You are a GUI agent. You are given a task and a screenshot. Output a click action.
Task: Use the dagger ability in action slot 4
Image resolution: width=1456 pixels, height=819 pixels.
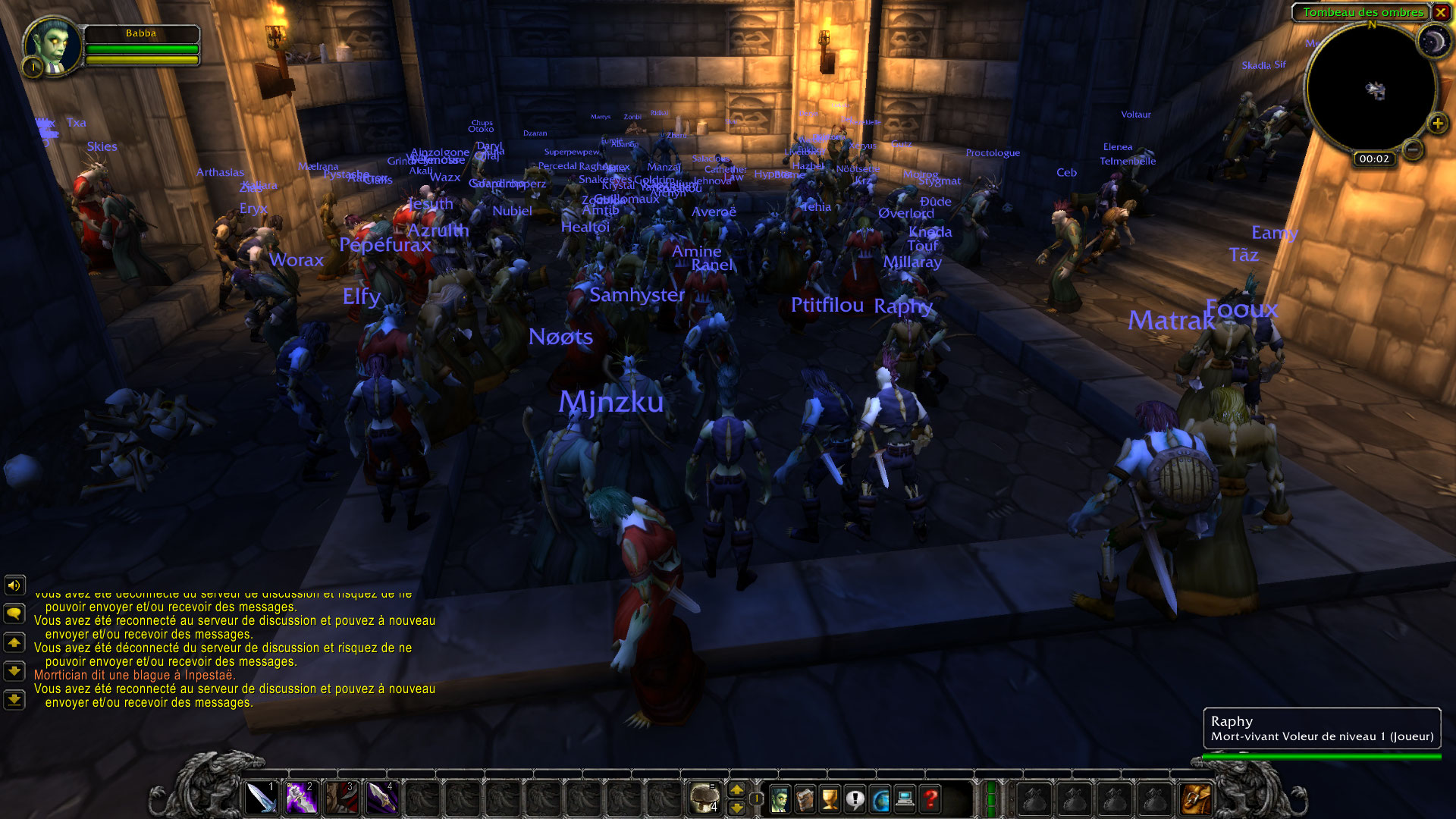[x=381, y=798]
